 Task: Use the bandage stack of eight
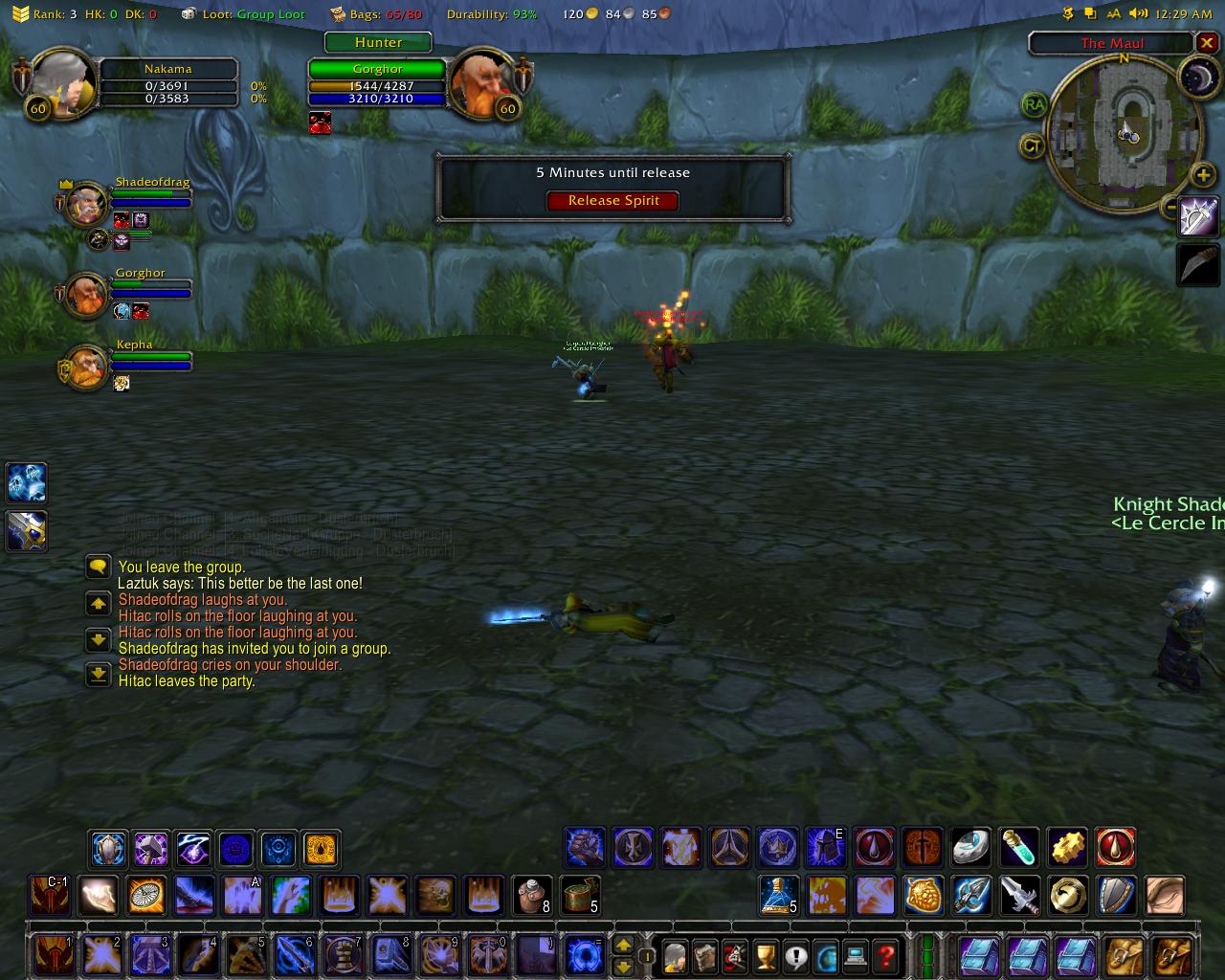pyautogui.click(x=532, y=896)
